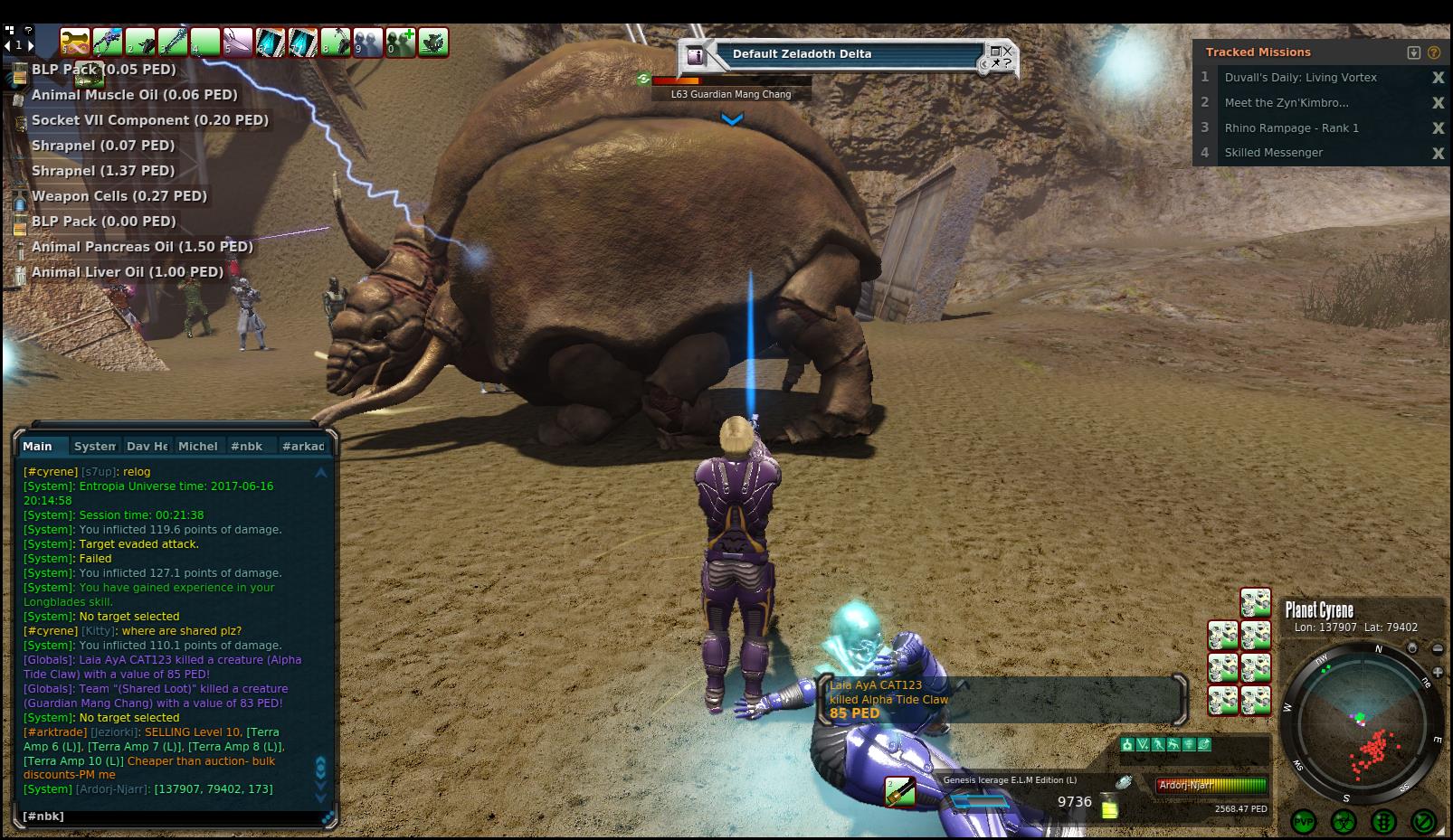Image resolution: width=1453 pixels, height=840 pixels.
Task: Remove Skilled Messenger from tracked missions
Action: (x=1438, y=154)
